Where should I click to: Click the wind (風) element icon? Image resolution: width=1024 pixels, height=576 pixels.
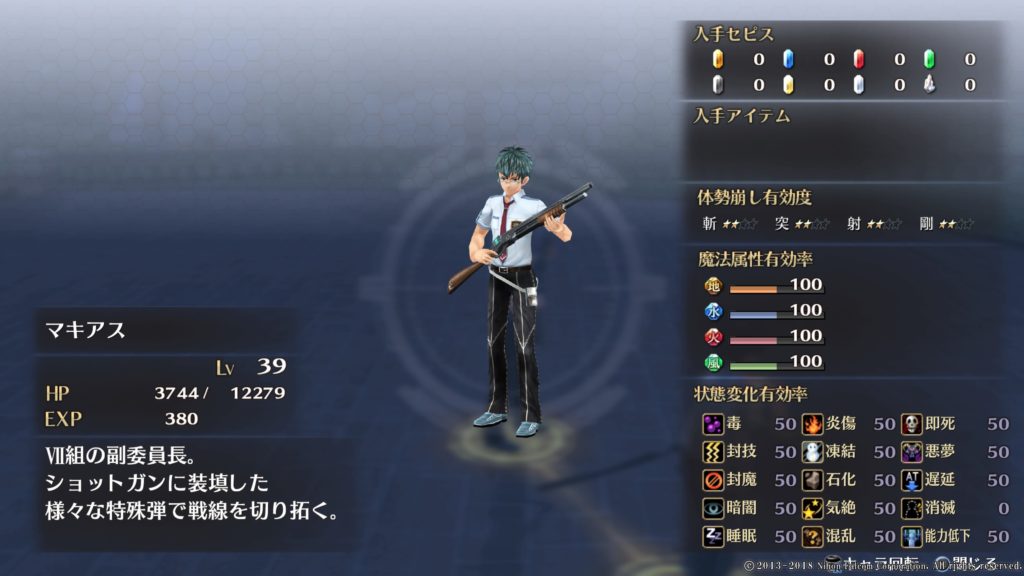[x=712, y=362]
